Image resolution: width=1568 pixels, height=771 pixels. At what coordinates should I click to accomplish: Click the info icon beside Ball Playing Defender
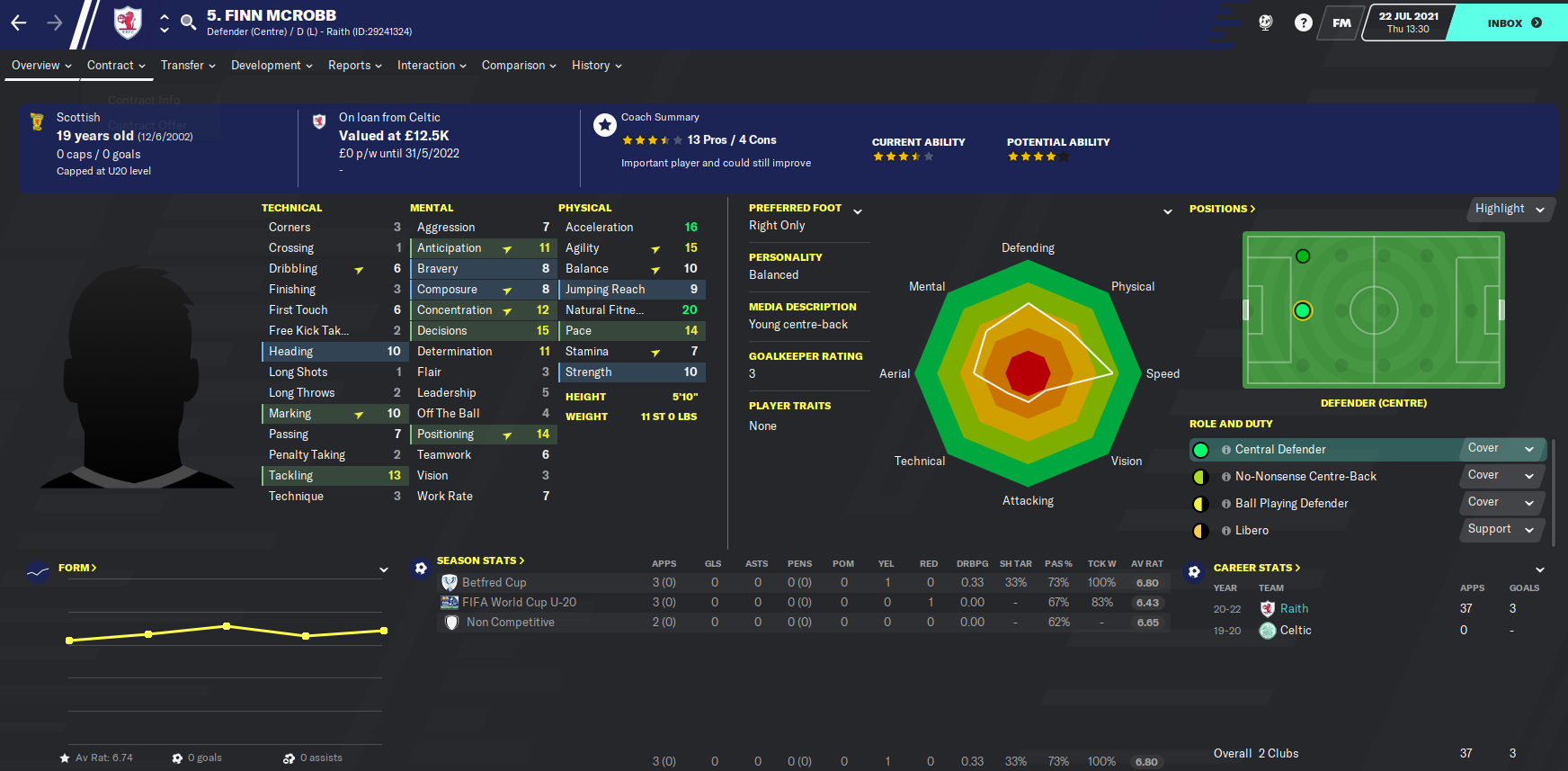pyautogui.click(x=1226, y=504)
